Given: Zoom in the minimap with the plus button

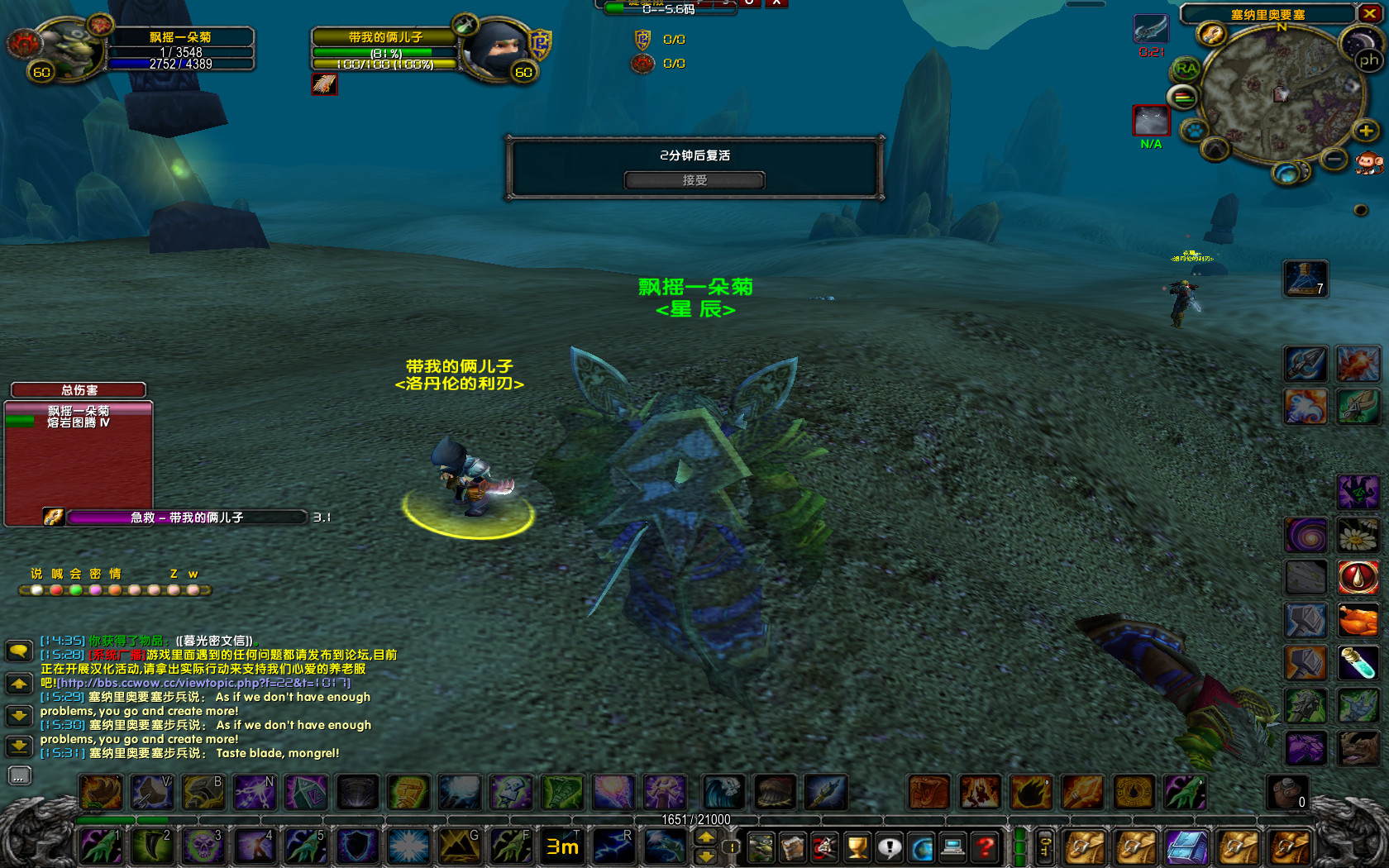Looking at the screenshot, I should pyautogui.click(x=1365, y=131).
